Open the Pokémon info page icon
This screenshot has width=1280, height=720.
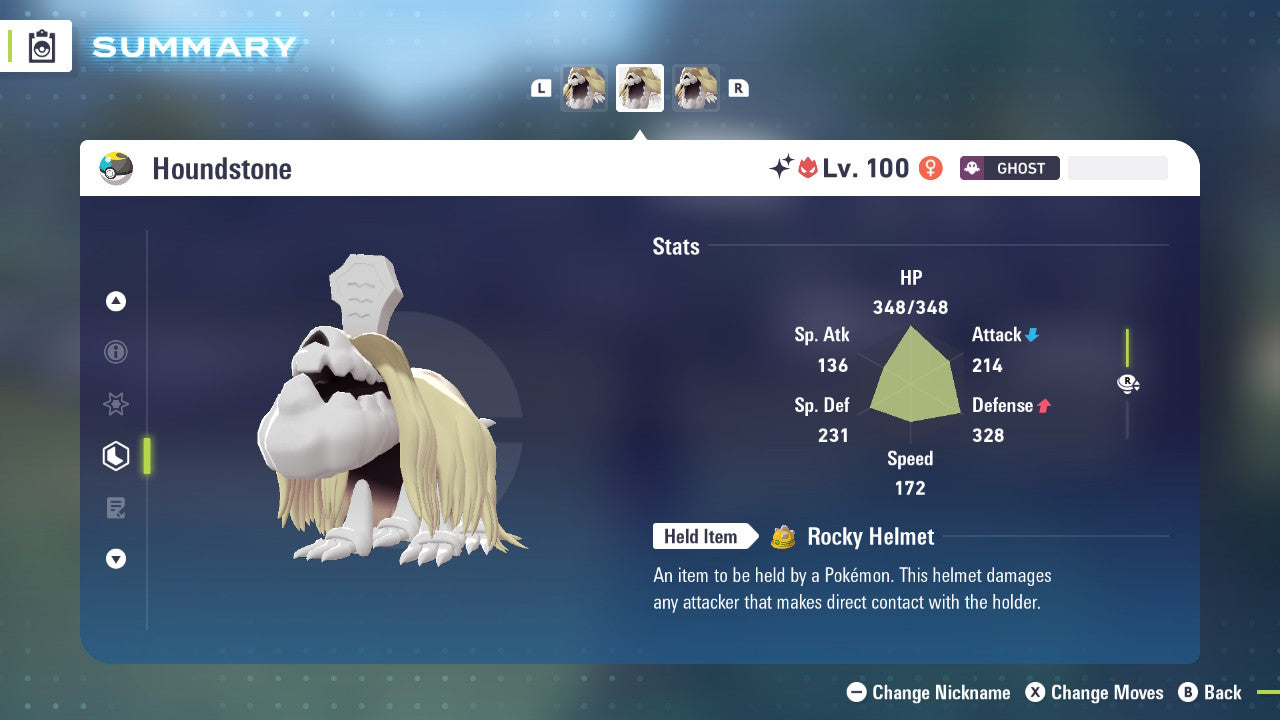pyautogui.click(x=116, y=352)
